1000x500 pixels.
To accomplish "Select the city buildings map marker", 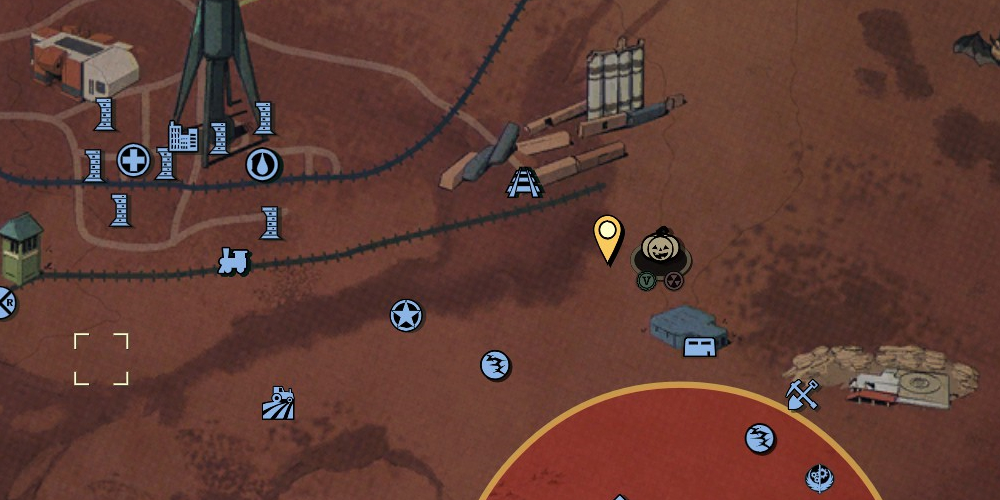I will click(x=183, y=136).
